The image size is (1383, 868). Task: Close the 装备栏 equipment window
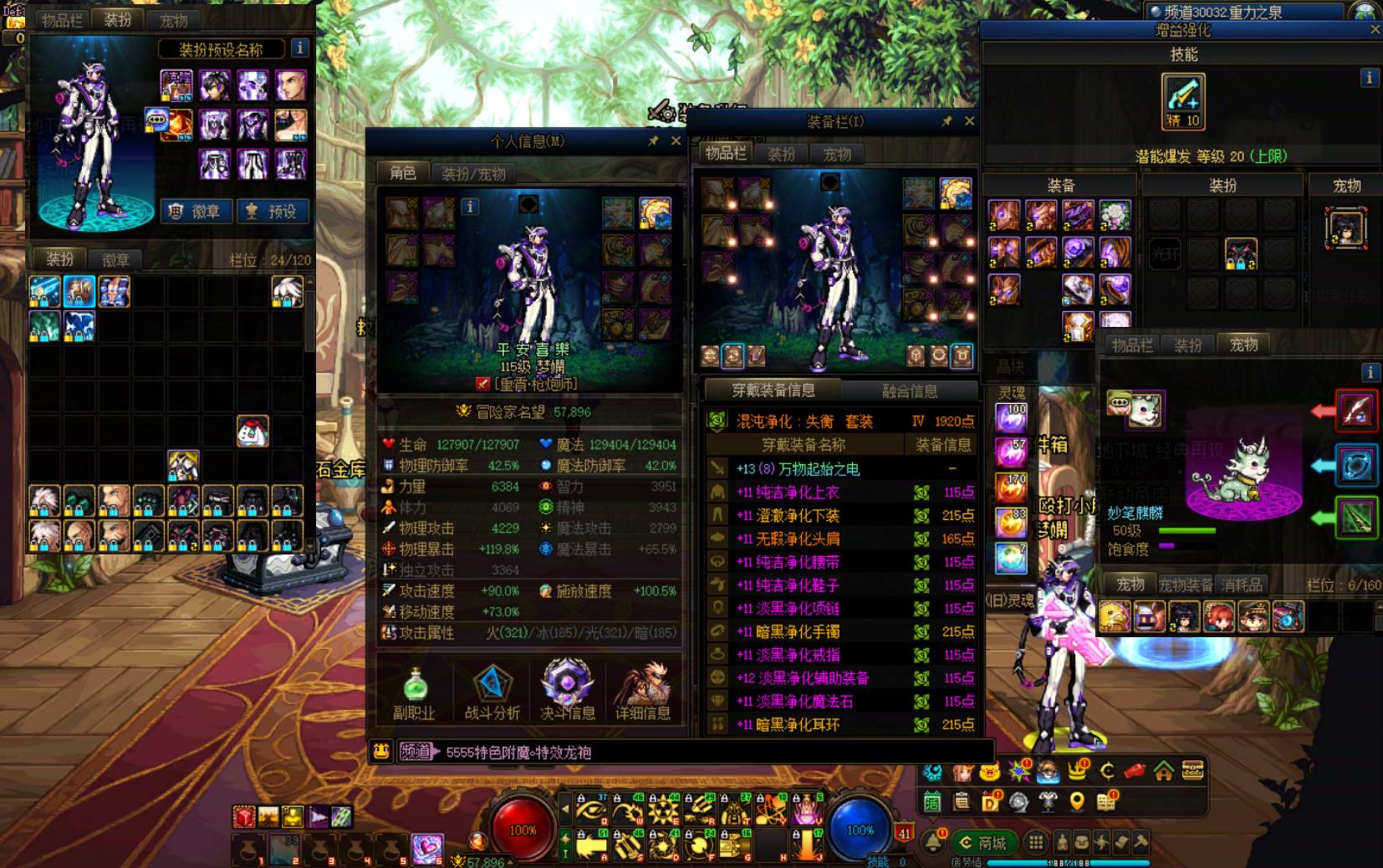tap(969, 121)
